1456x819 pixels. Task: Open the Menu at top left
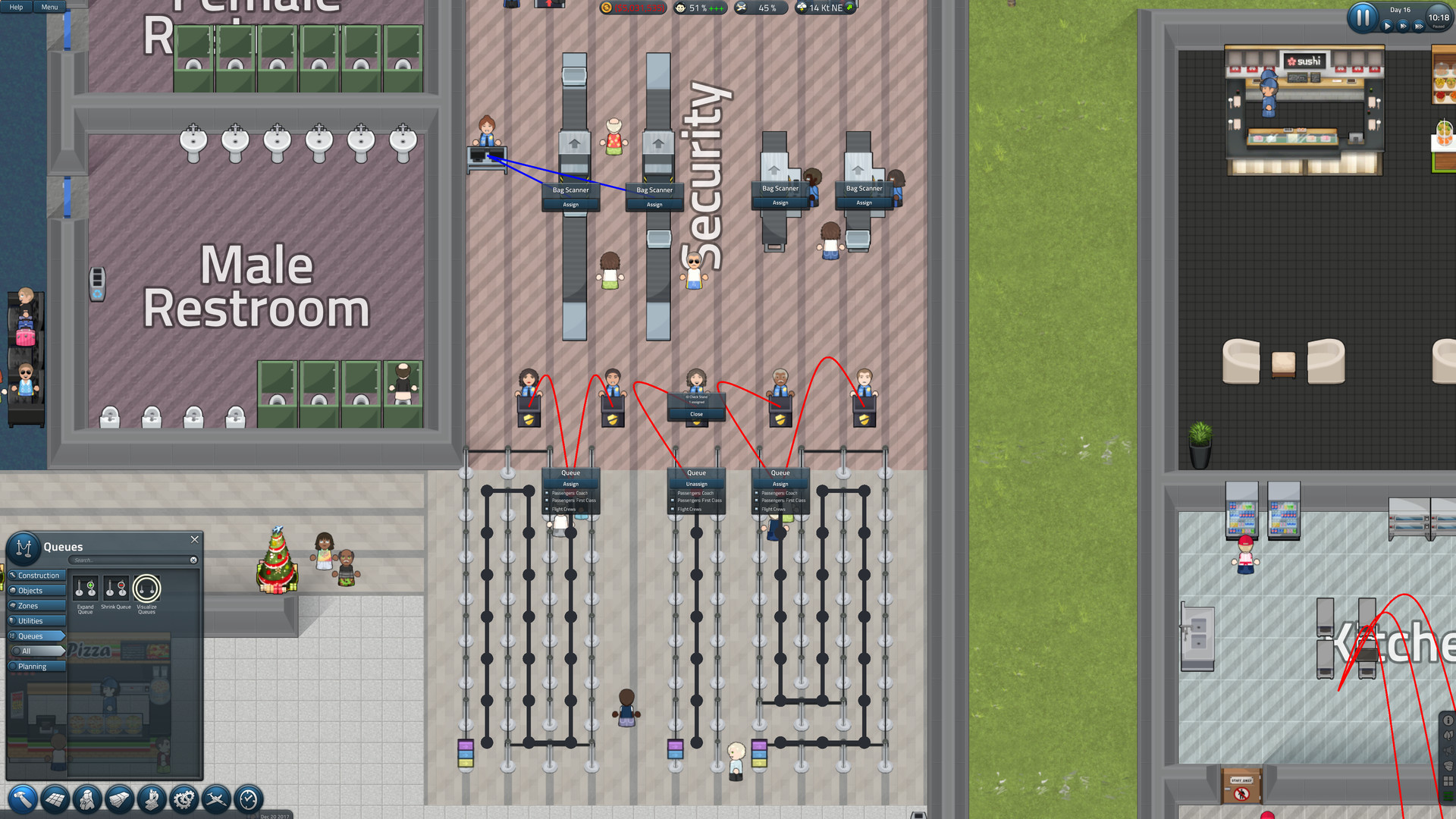tap(49, 7)
